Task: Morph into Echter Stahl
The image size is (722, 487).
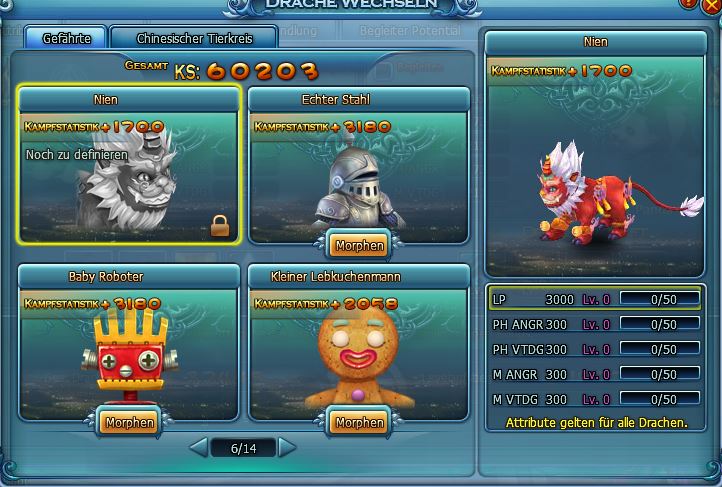Action: (359, 243)
